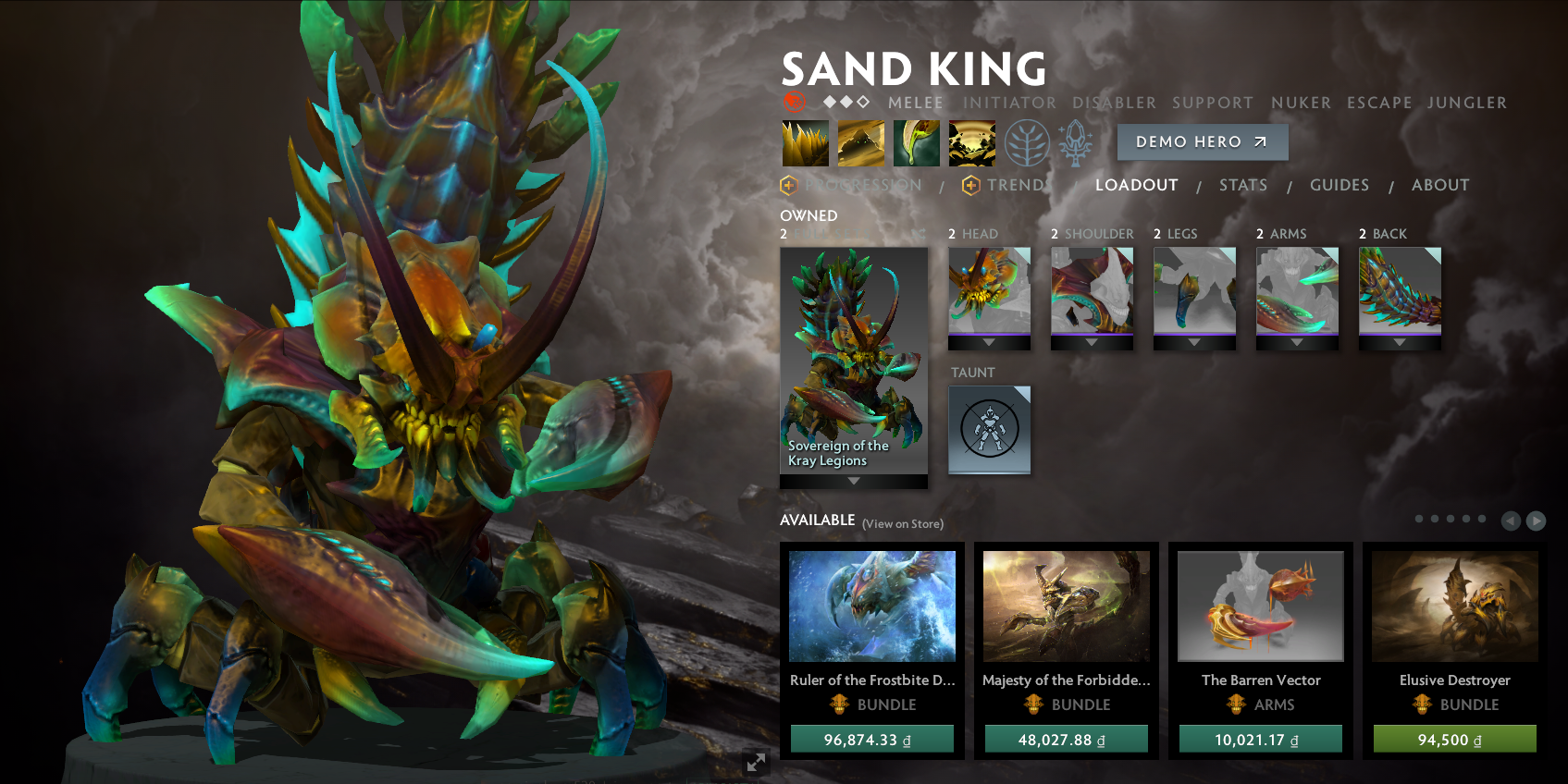Image resolution: width=1568 pixels, height=784 pixels.
Task: Expand hero portrait with the fullscreen icon
Action: [x=755, y=763]
